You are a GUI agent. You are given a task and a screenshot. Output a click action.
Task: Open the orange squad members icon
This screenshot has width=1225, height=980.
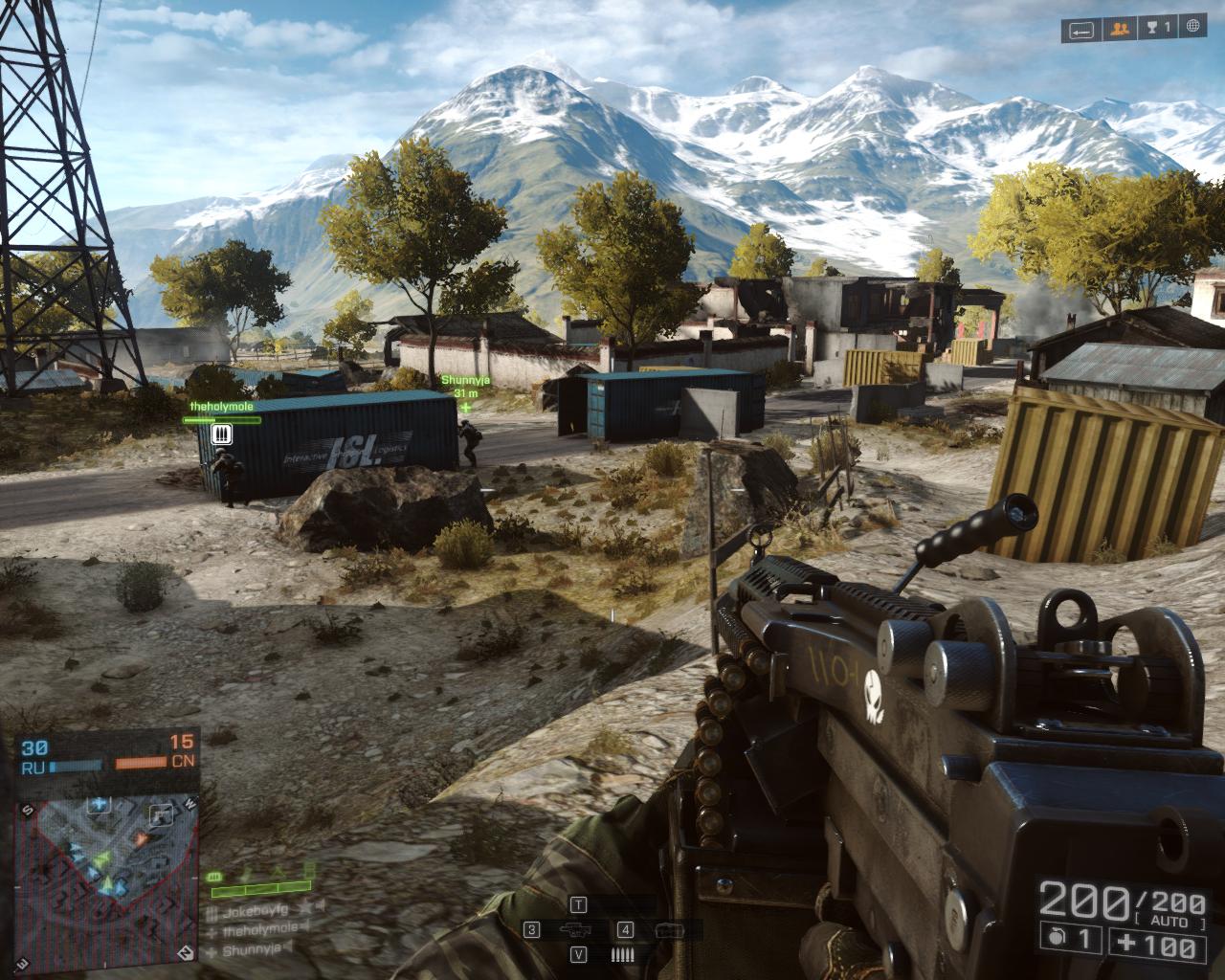[x=1117, y=31]
